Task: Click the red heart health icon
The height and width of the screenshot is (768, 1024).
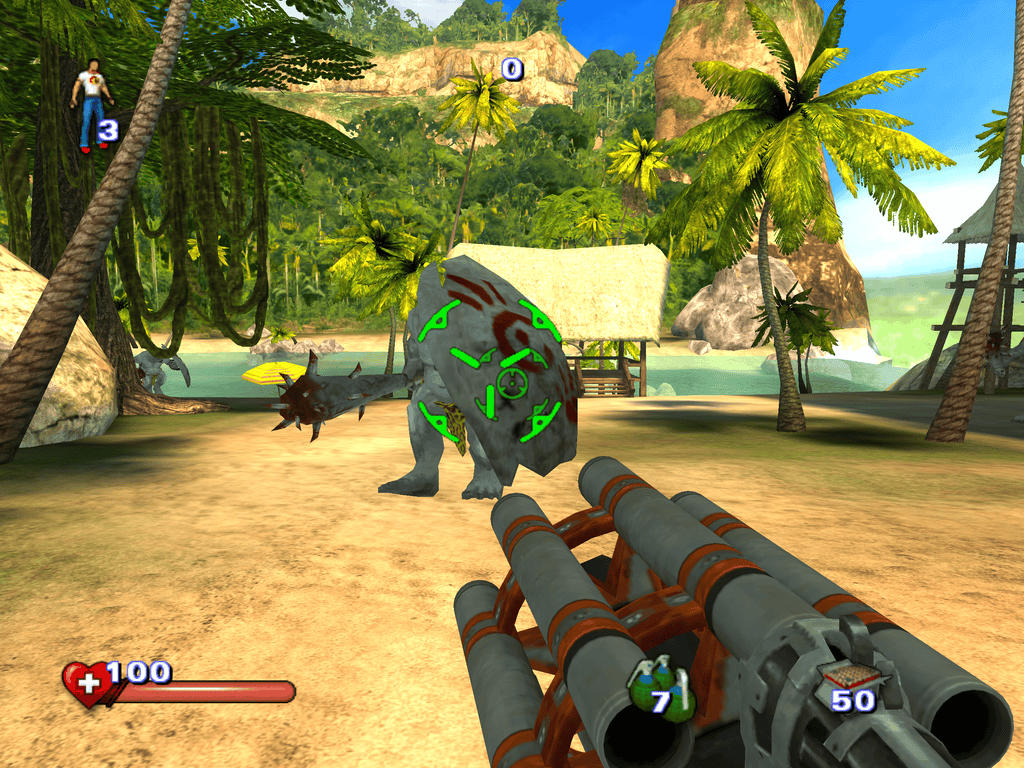Action: pos(87,685)
